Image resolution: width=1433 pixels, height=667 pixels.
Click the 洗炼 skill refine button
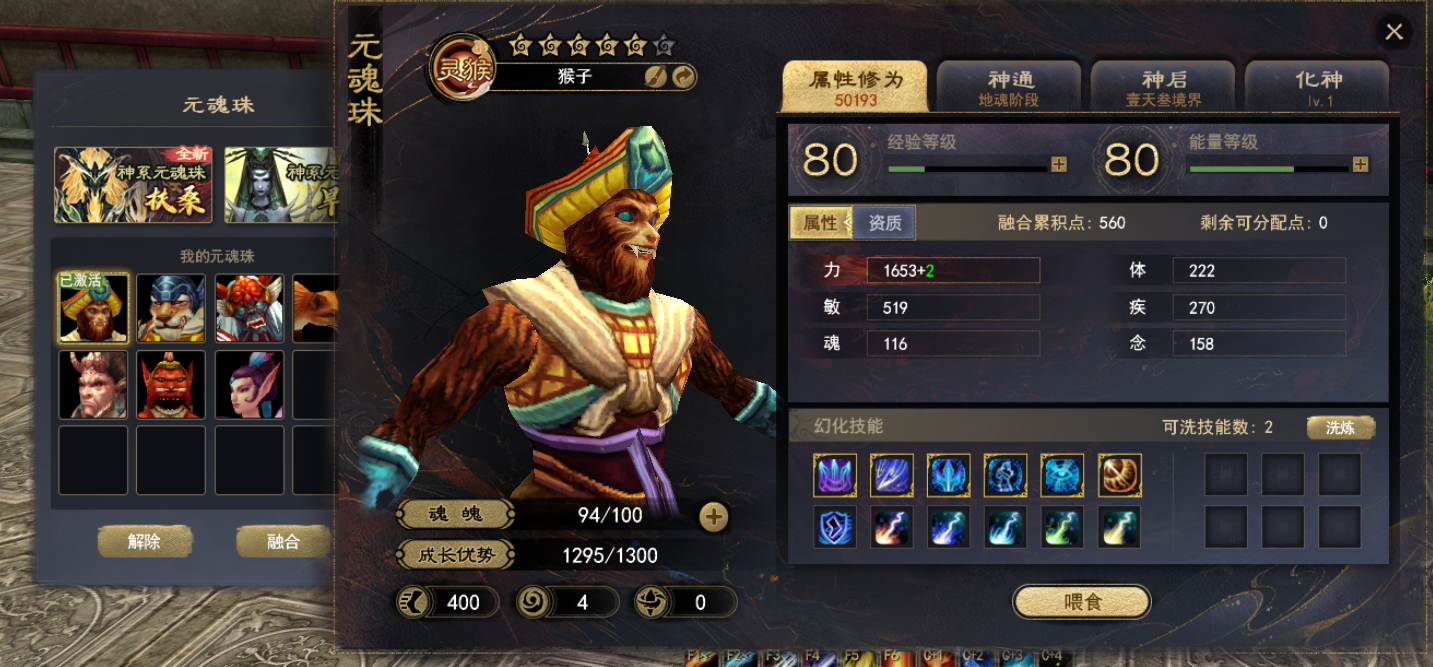click(x=1340, y=428)
